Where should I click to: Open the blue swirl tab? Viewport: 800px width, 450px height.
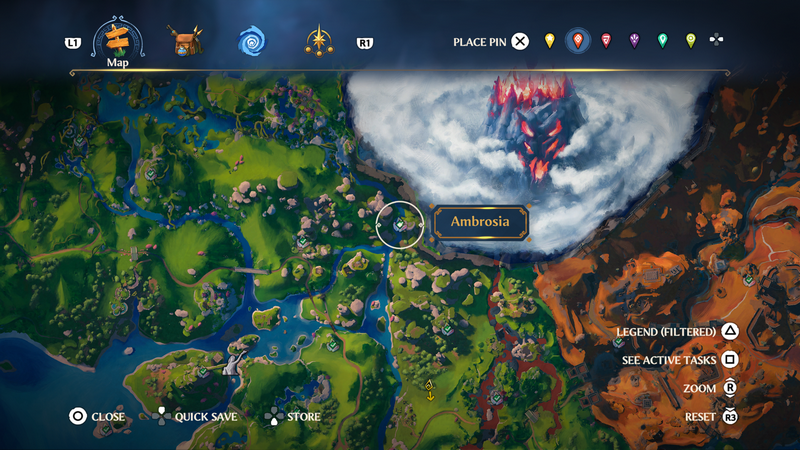(x=252, y=42)
